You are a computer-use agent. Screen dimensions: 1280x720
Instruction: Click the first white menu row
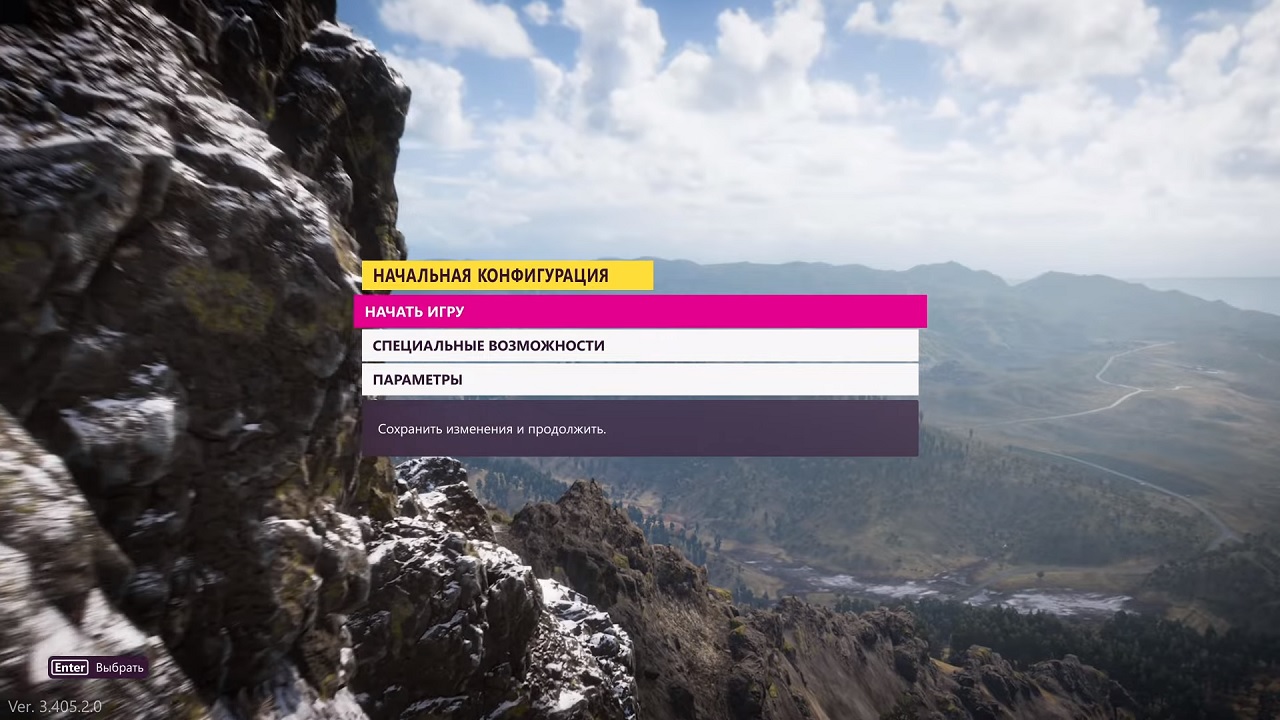(x=640, y=345)
